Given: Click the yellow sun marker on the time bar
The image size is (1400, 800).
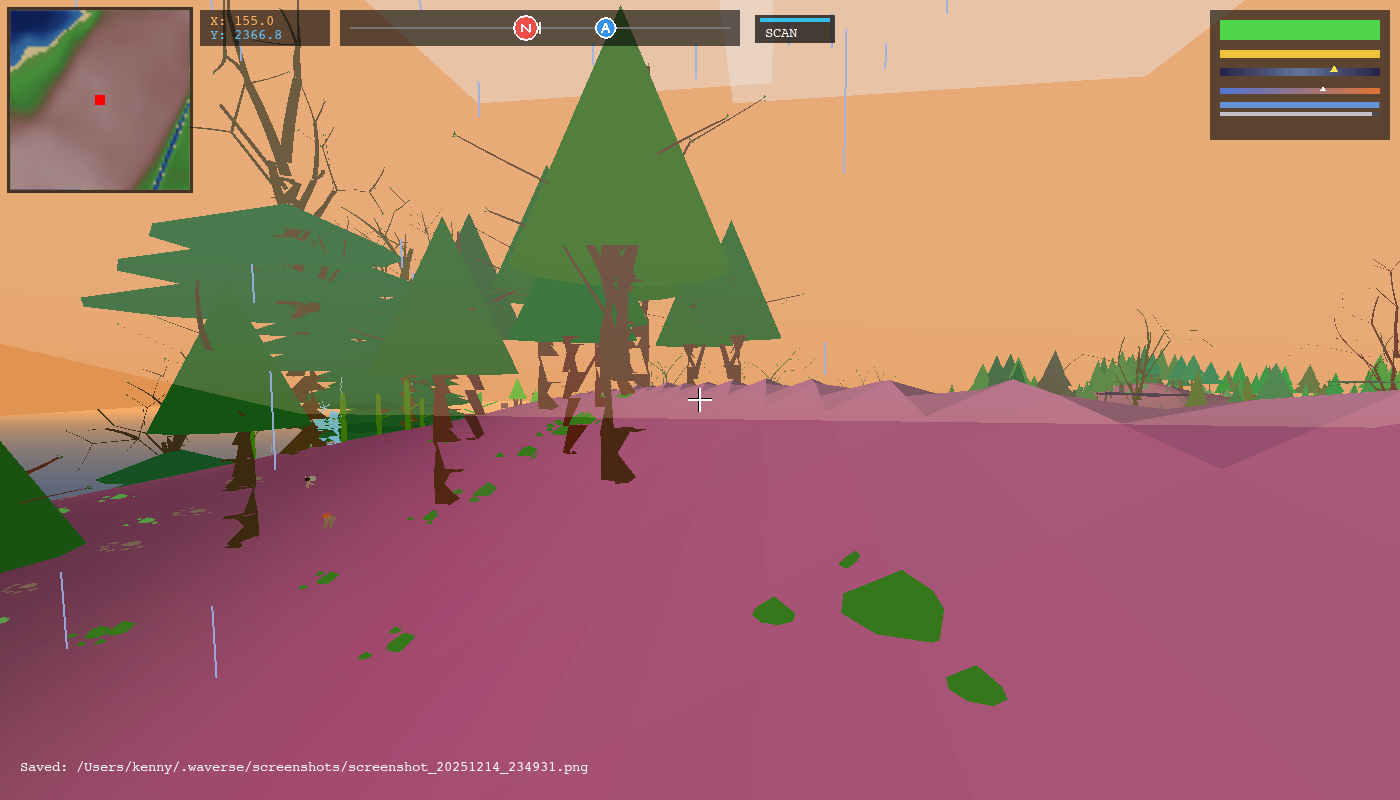Looking at the screenshot, I should click(x=1333, y=69).
